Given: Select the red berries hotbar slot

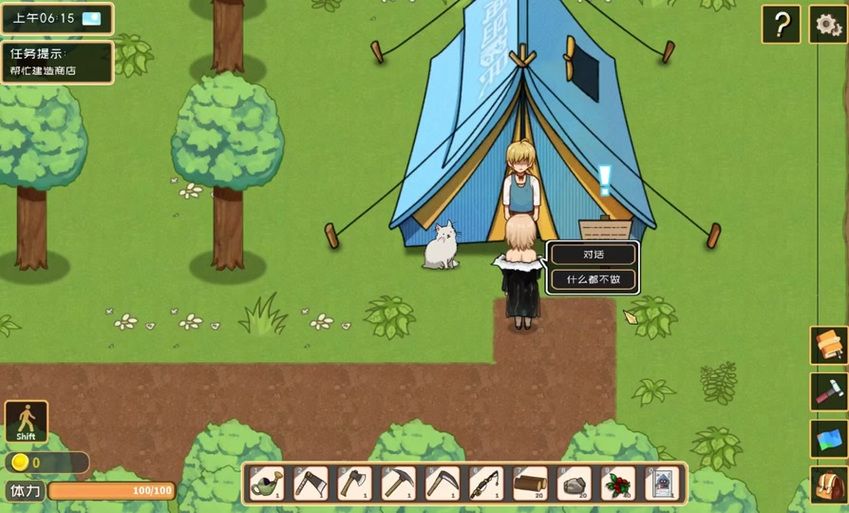Looking at the screenshot, I should coord(619,484).
